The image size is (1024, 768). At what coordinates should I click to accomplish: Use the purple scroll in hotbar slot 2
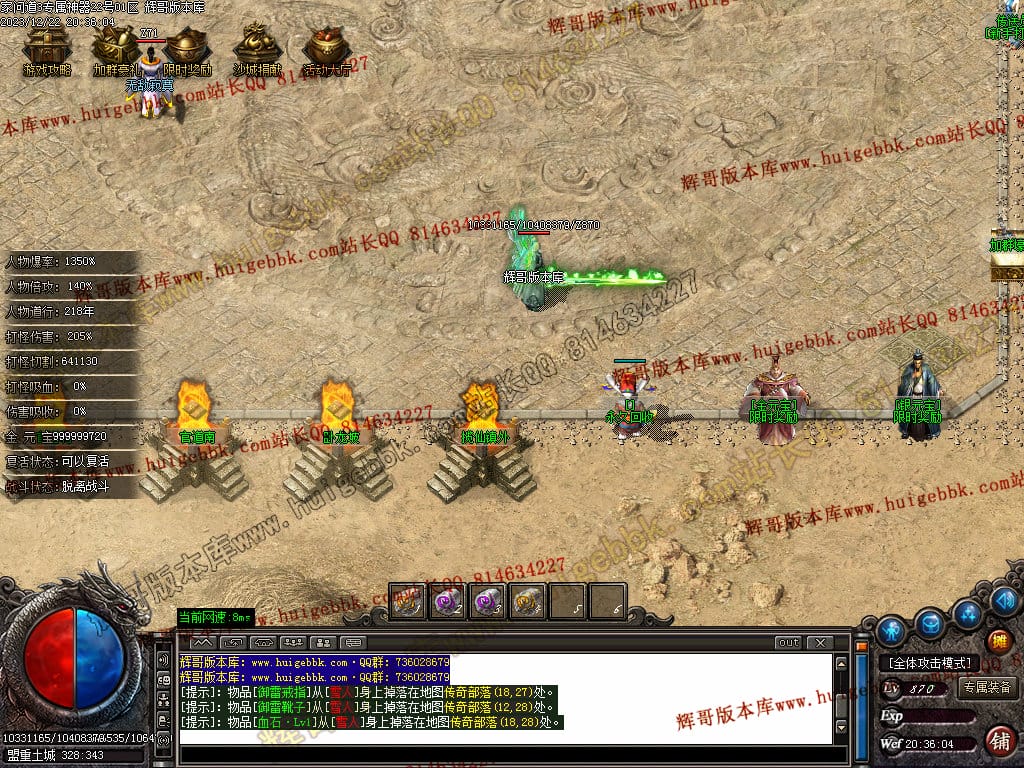point(446,601)
